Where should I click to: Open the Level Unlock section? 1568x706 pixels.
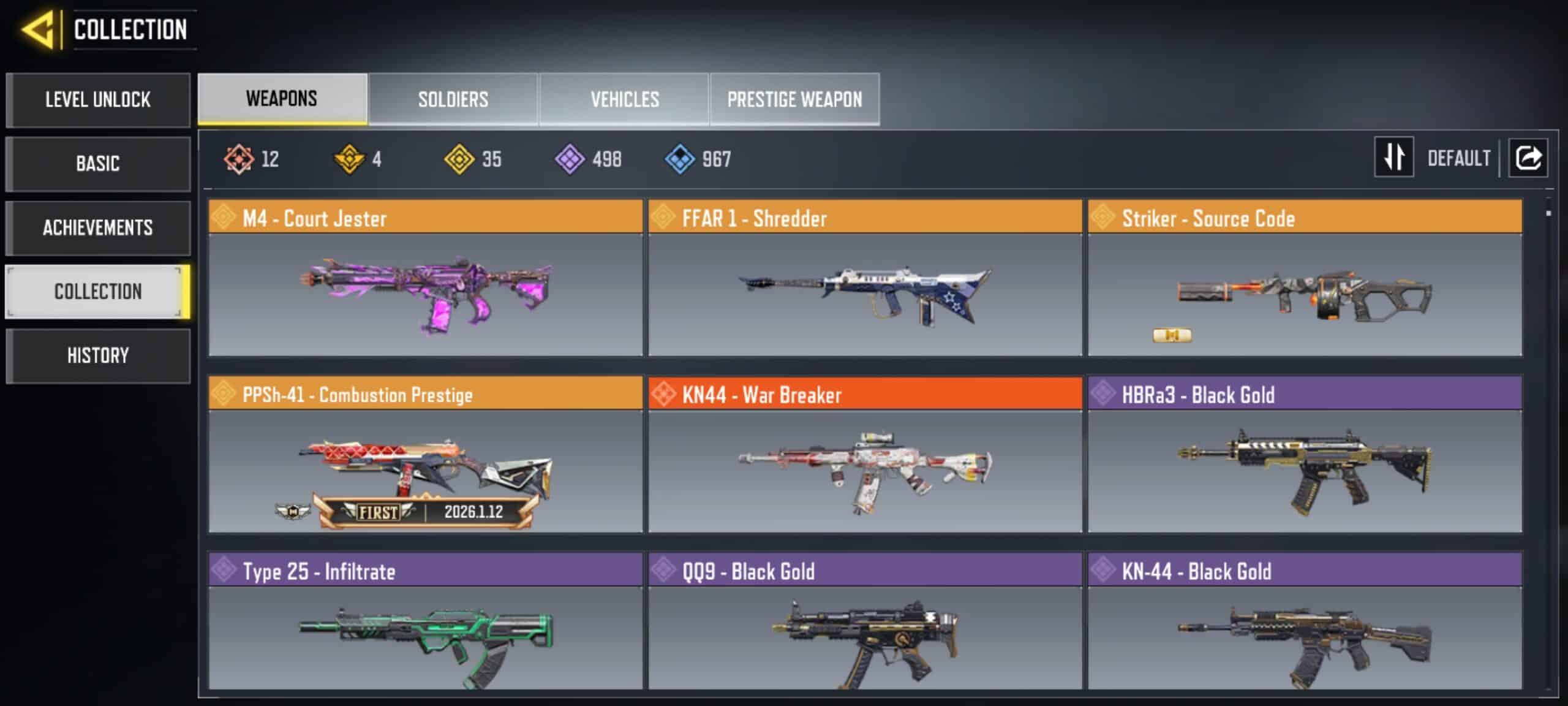click(98, 100)
